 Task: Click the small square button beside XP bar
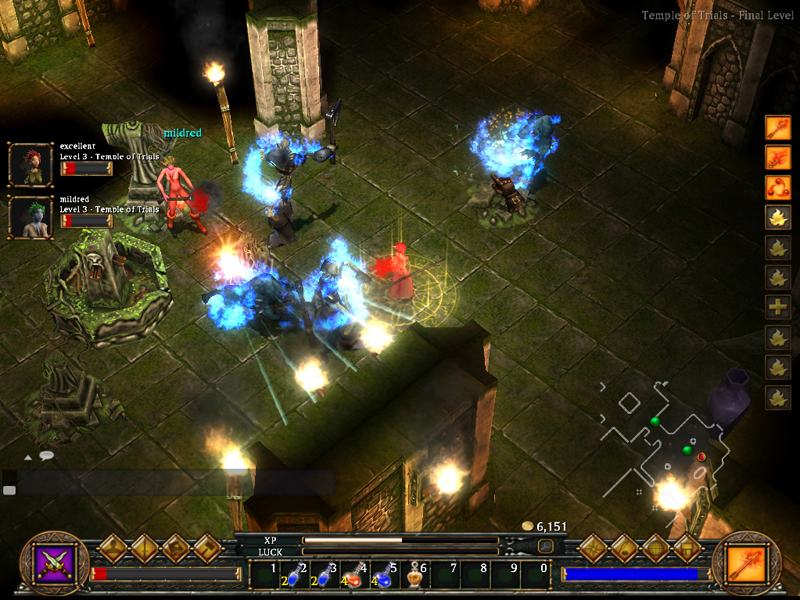point(545,546)
